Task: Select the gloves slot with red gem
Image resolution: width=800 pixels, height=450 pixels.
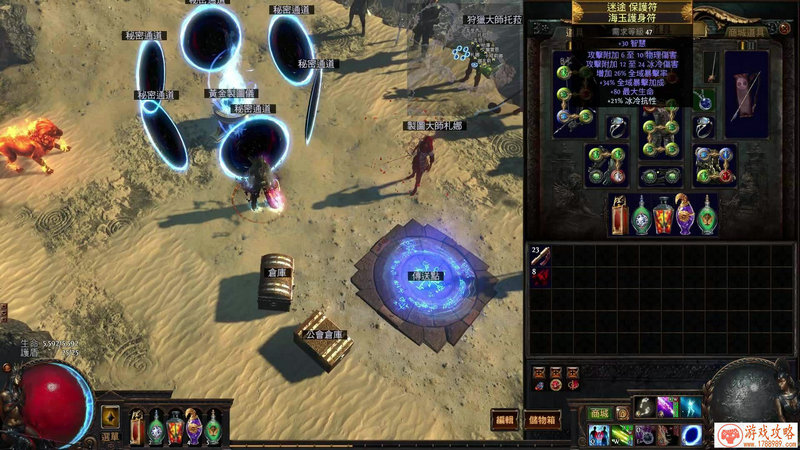Action: (605, 163)
